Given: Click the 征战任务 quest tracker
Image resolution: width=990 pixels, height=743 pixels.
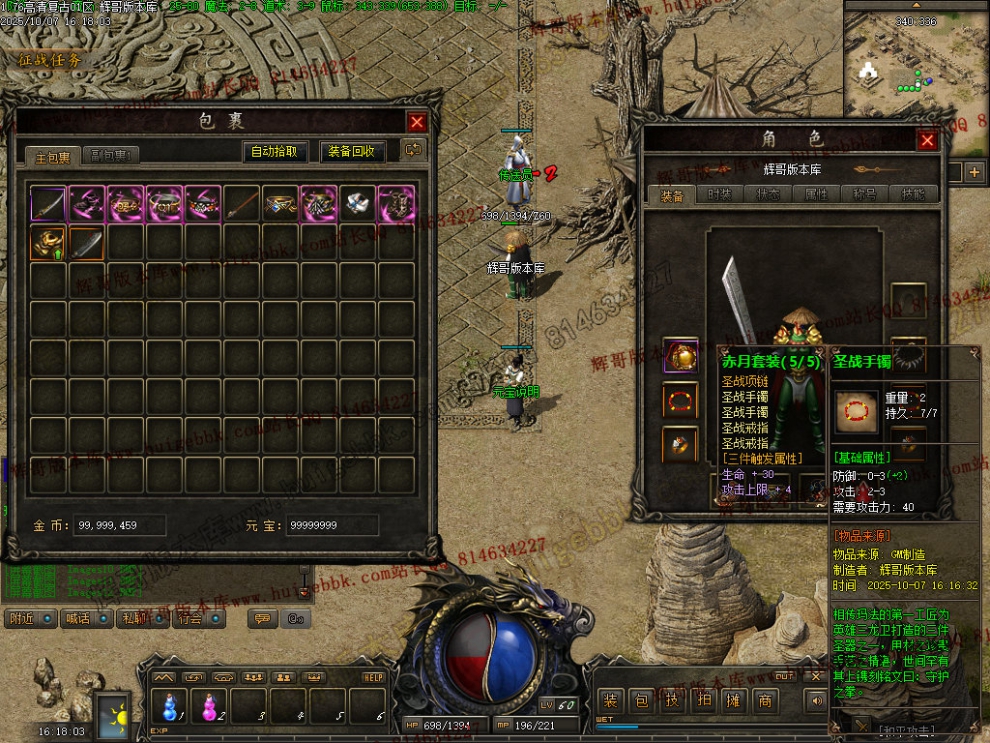Looking at the screenshot, I should [x=50, y=59].
